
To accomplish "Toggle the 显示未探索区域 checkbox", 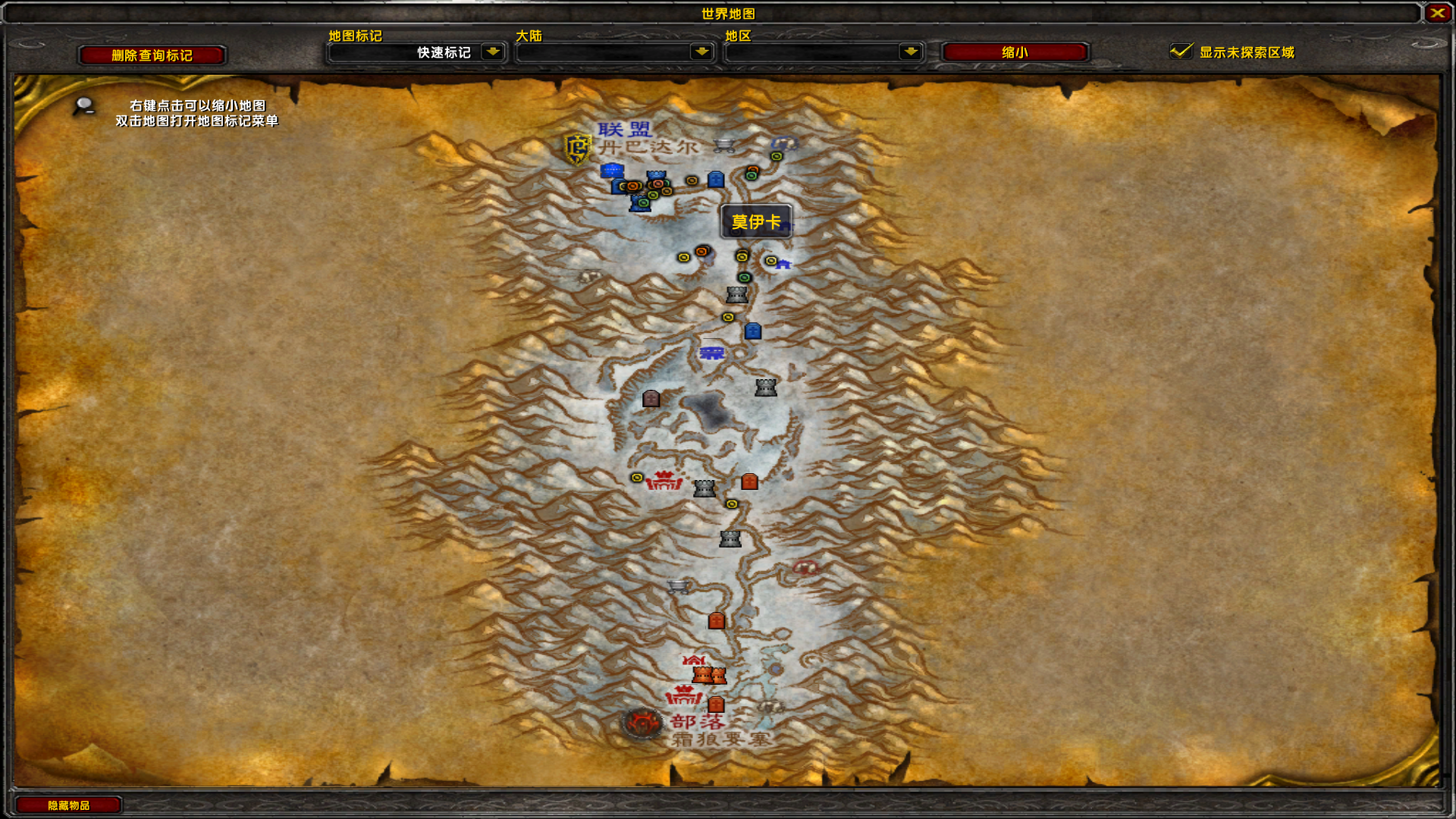I will click(x=1181, y=52).
